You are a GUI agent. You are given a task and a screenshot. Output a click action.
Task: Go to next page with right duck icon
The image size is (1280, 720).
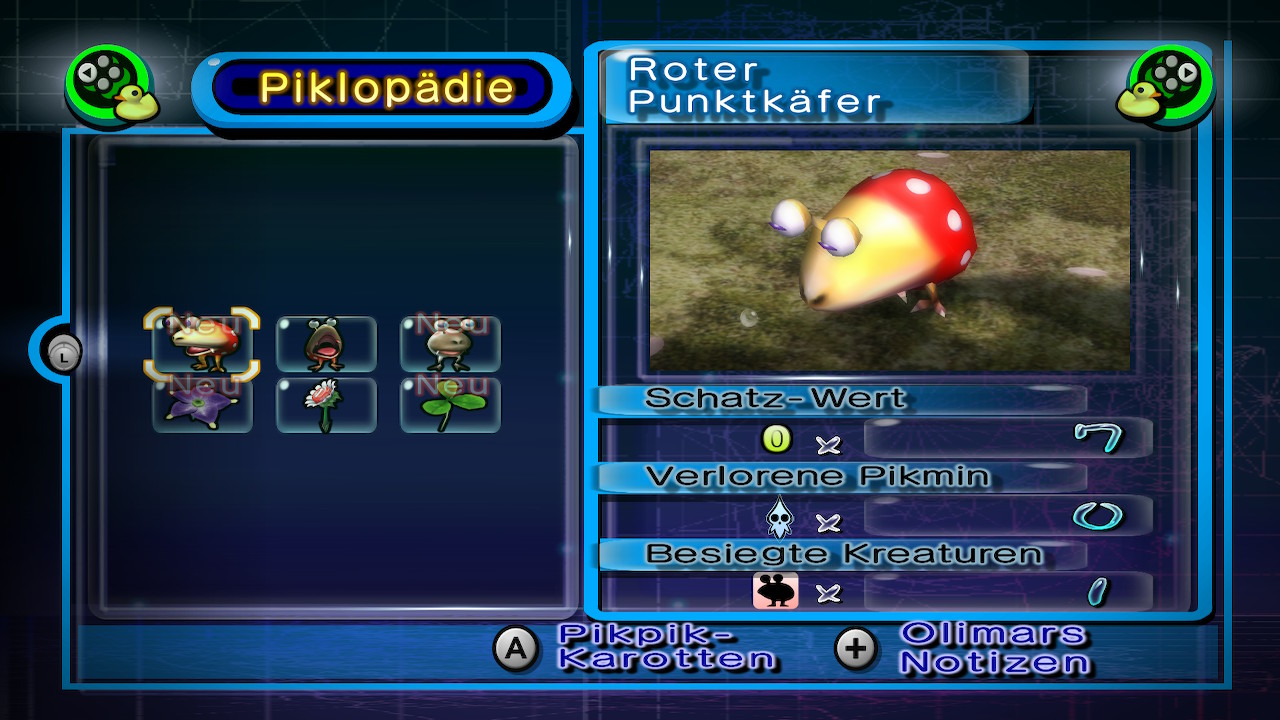click(x=1169, y=86)
